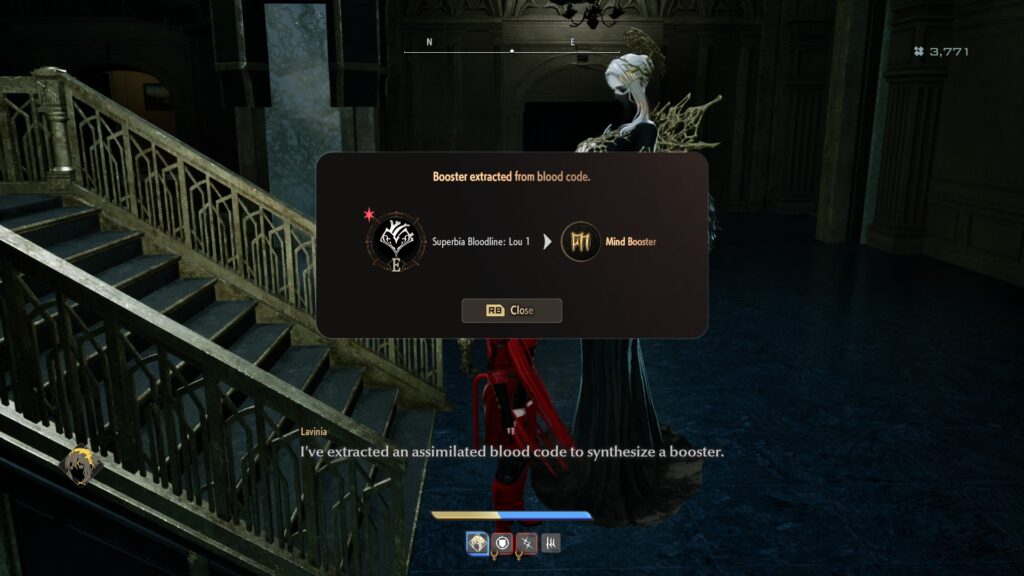Activate the blue-framed character portrait skill

point(477,543)
